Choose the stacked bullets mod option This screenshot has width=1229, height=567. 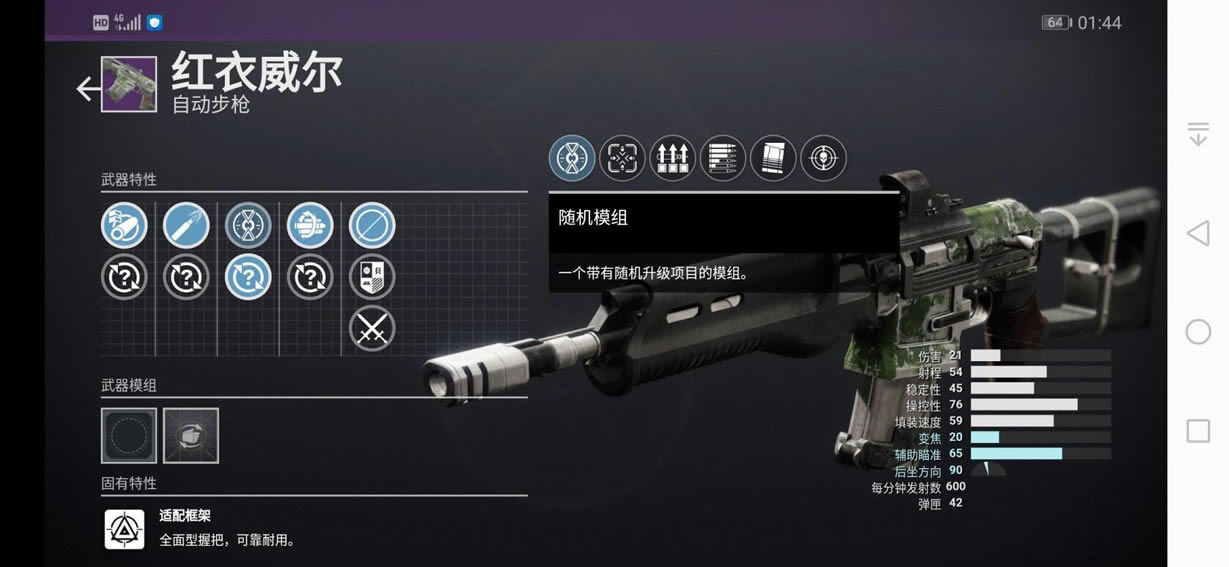pos(723,158)
